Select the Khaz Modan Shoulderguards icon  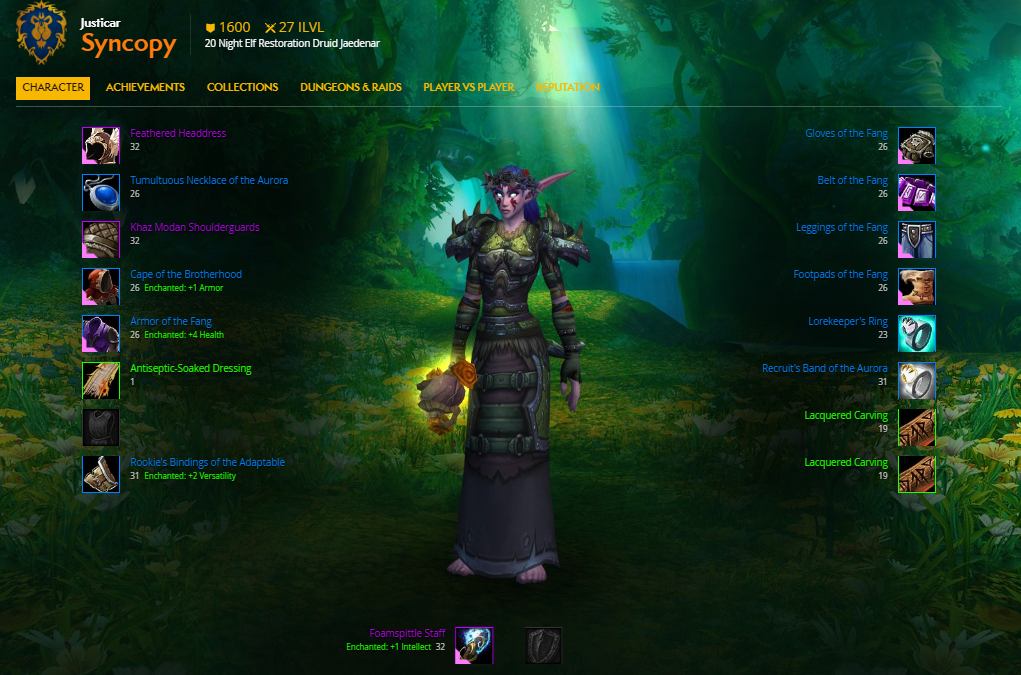[x=101, y=240]
